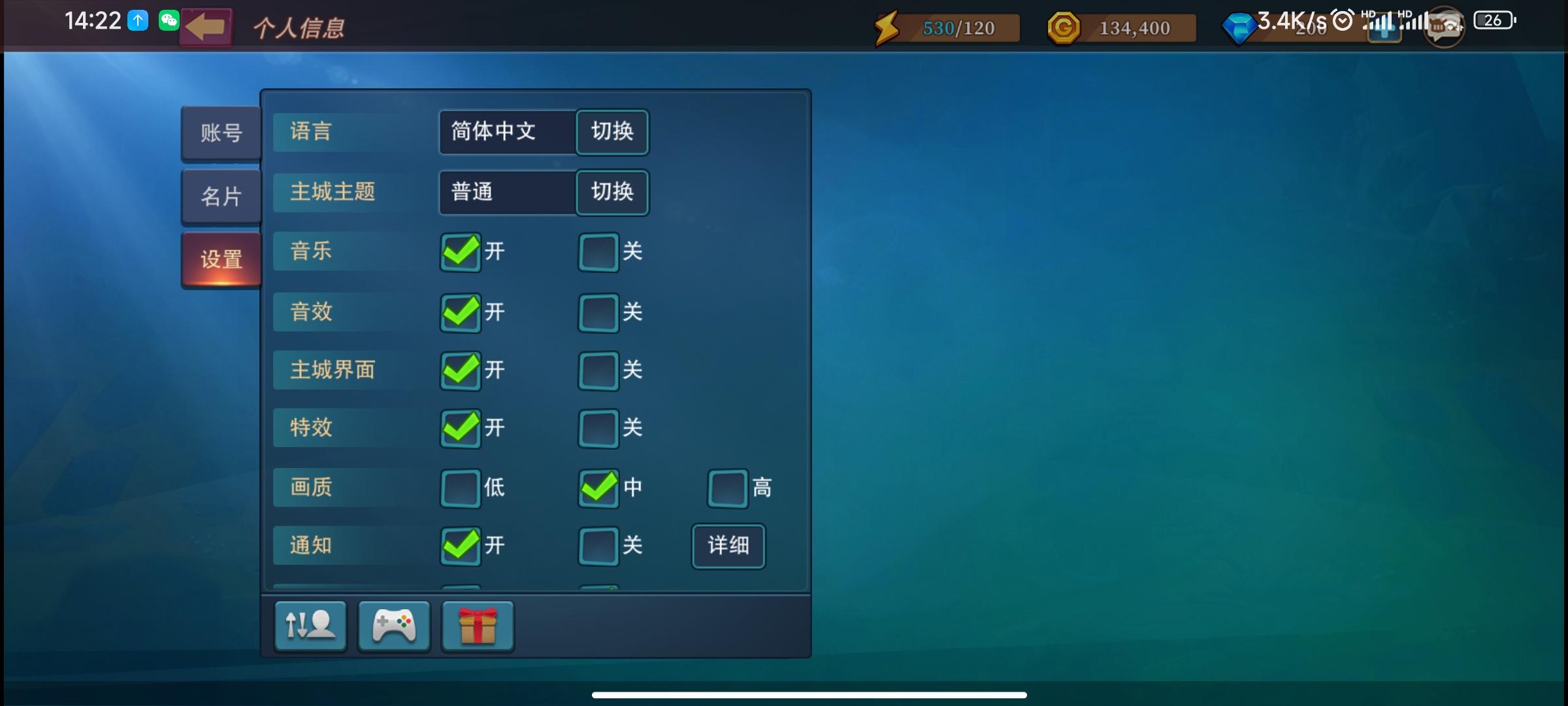
Task: Select the highlighted 设置 tab
Action: pos(221,258)
